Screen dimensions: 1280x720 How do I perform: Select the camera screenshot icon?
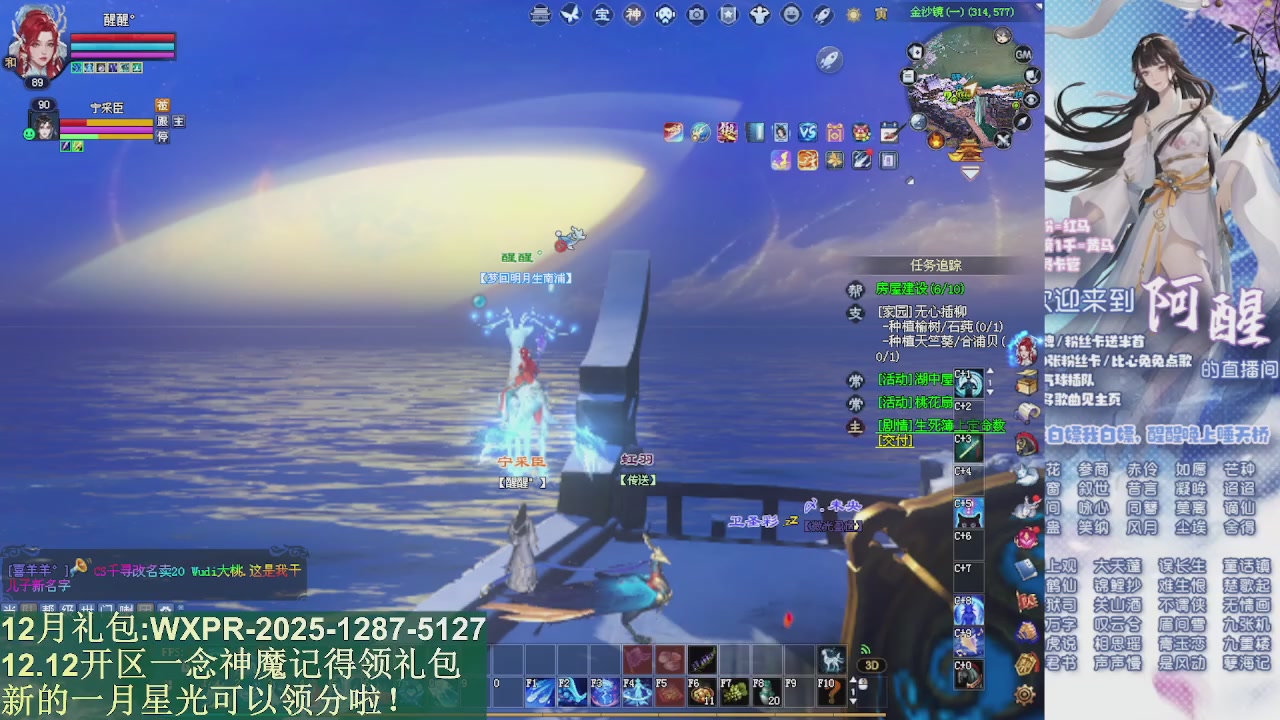click(695, 15)
